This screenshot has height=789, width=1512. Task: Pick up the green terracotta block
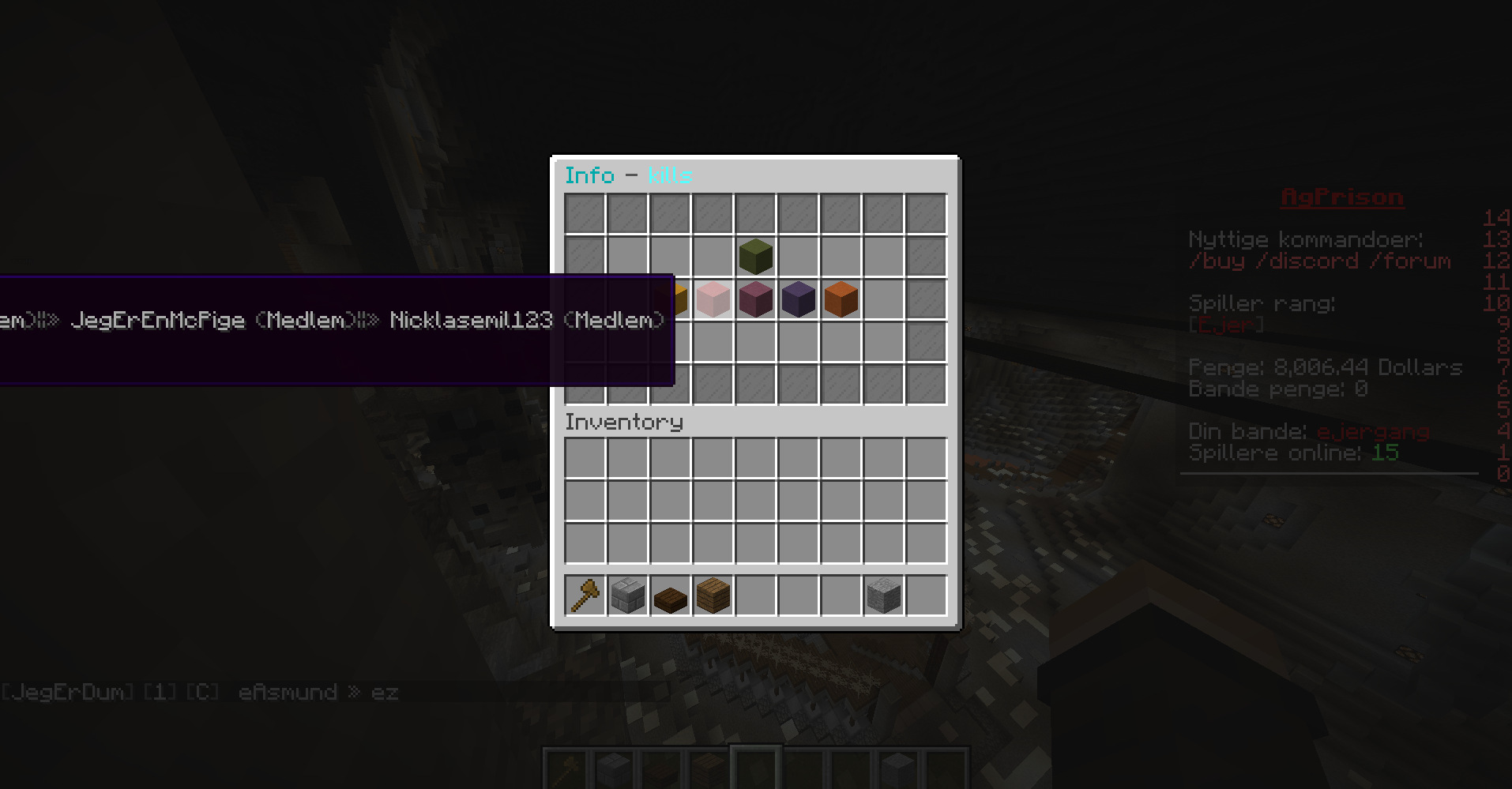[x=755, y=256]
